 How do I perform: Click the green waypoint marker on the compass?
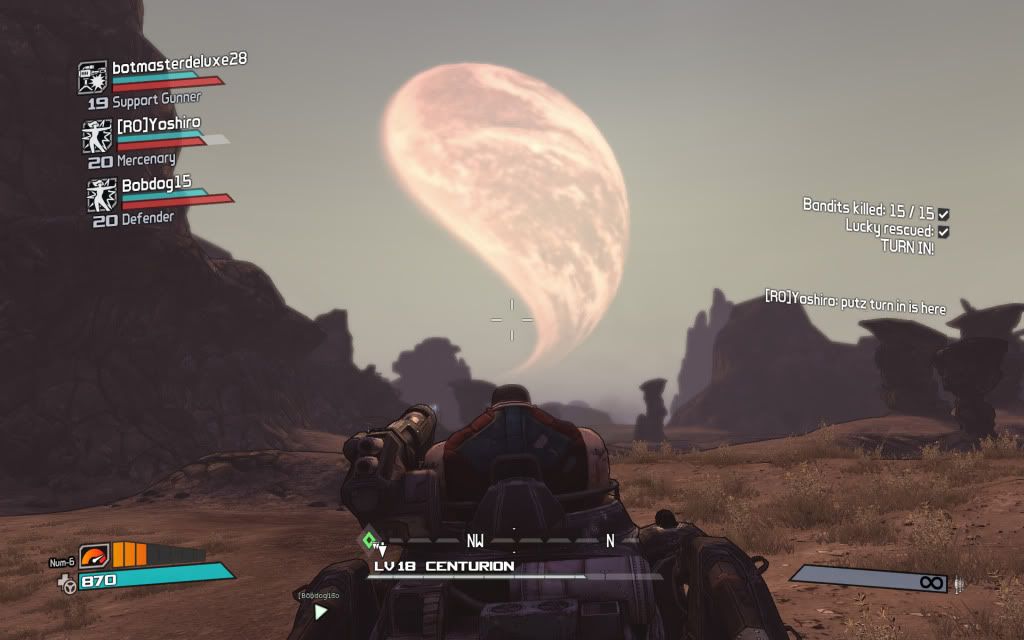[x=369, y=541]
